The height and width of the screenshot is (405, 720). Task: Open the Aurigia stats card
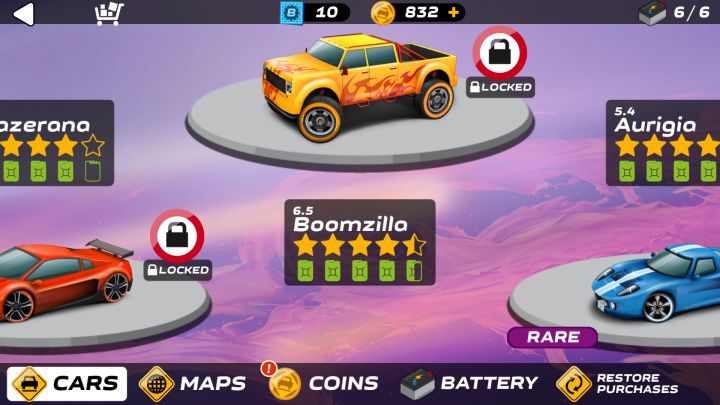[x=664, y=142]
